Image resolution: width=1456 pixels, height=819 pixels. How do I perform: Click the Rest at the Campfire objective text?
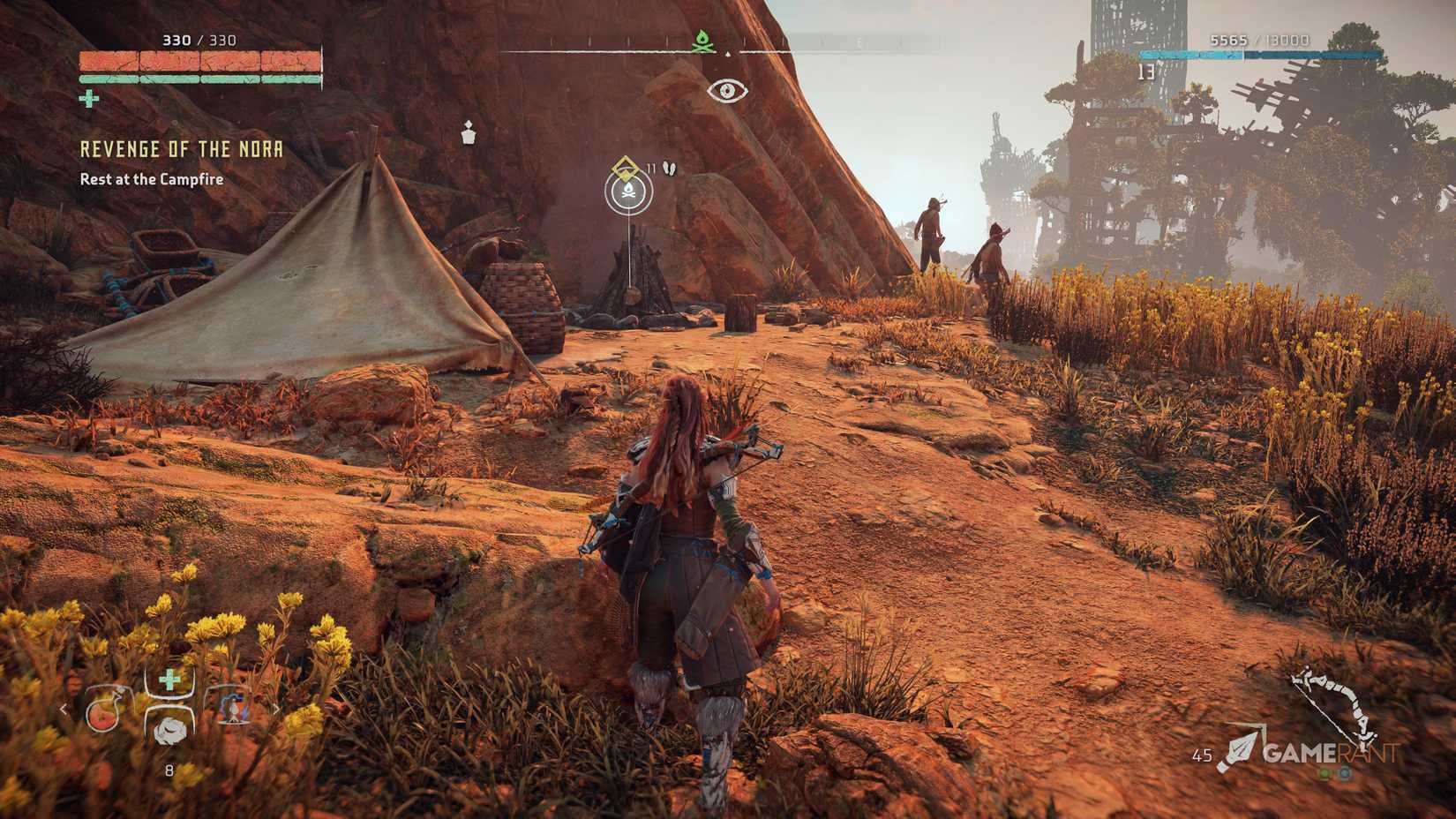click(152, 177)
